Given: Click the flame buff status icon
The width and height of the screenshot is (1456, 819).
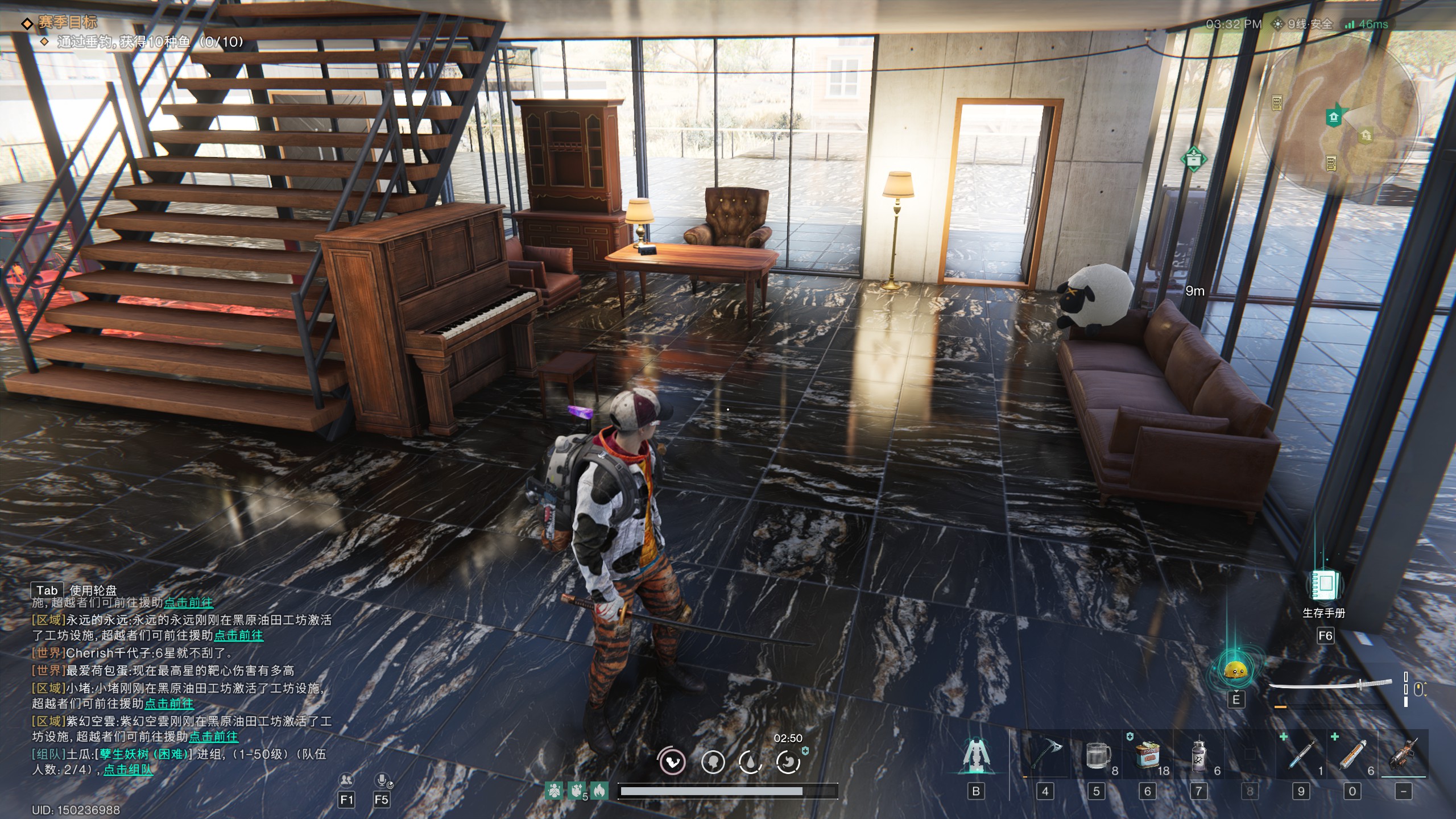Looking at the screenshot, I should point(598,790).
